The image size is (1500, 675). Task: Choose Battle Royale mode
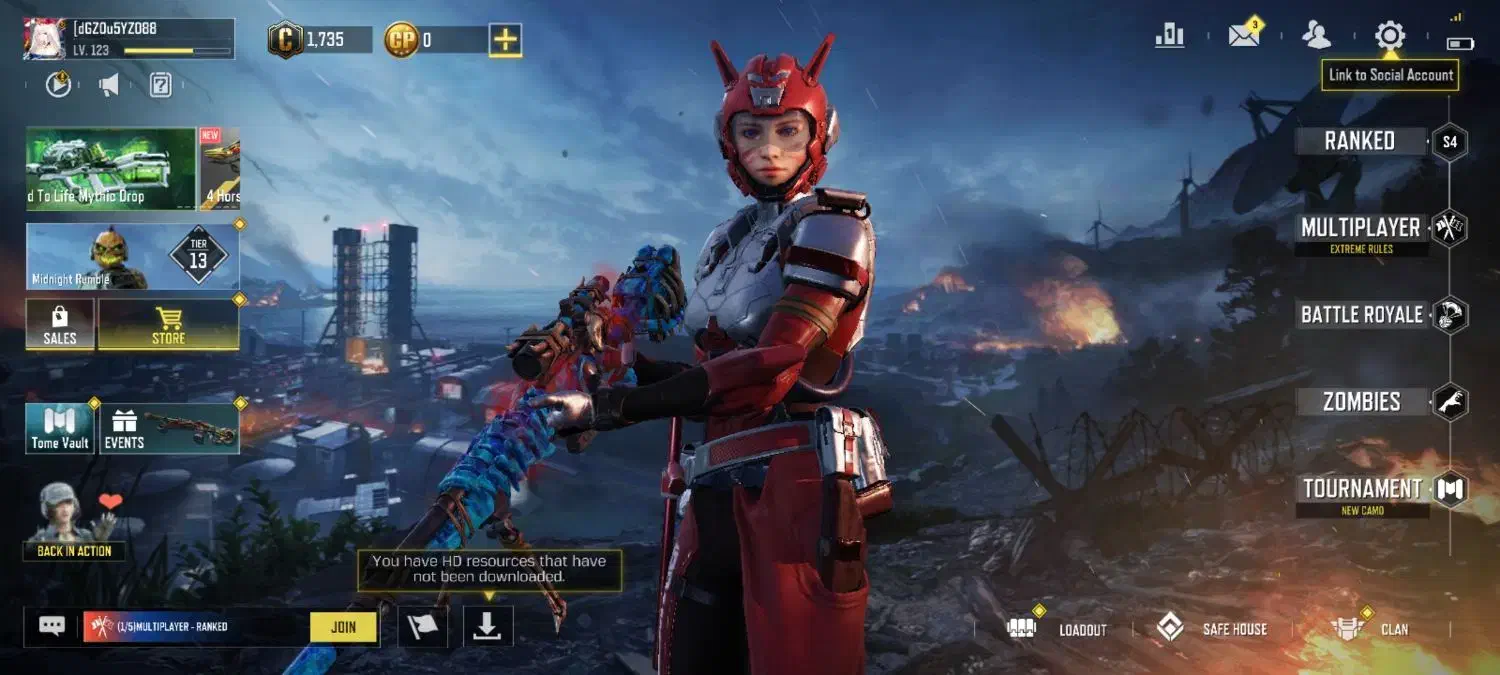click(x=1361, y=315)
